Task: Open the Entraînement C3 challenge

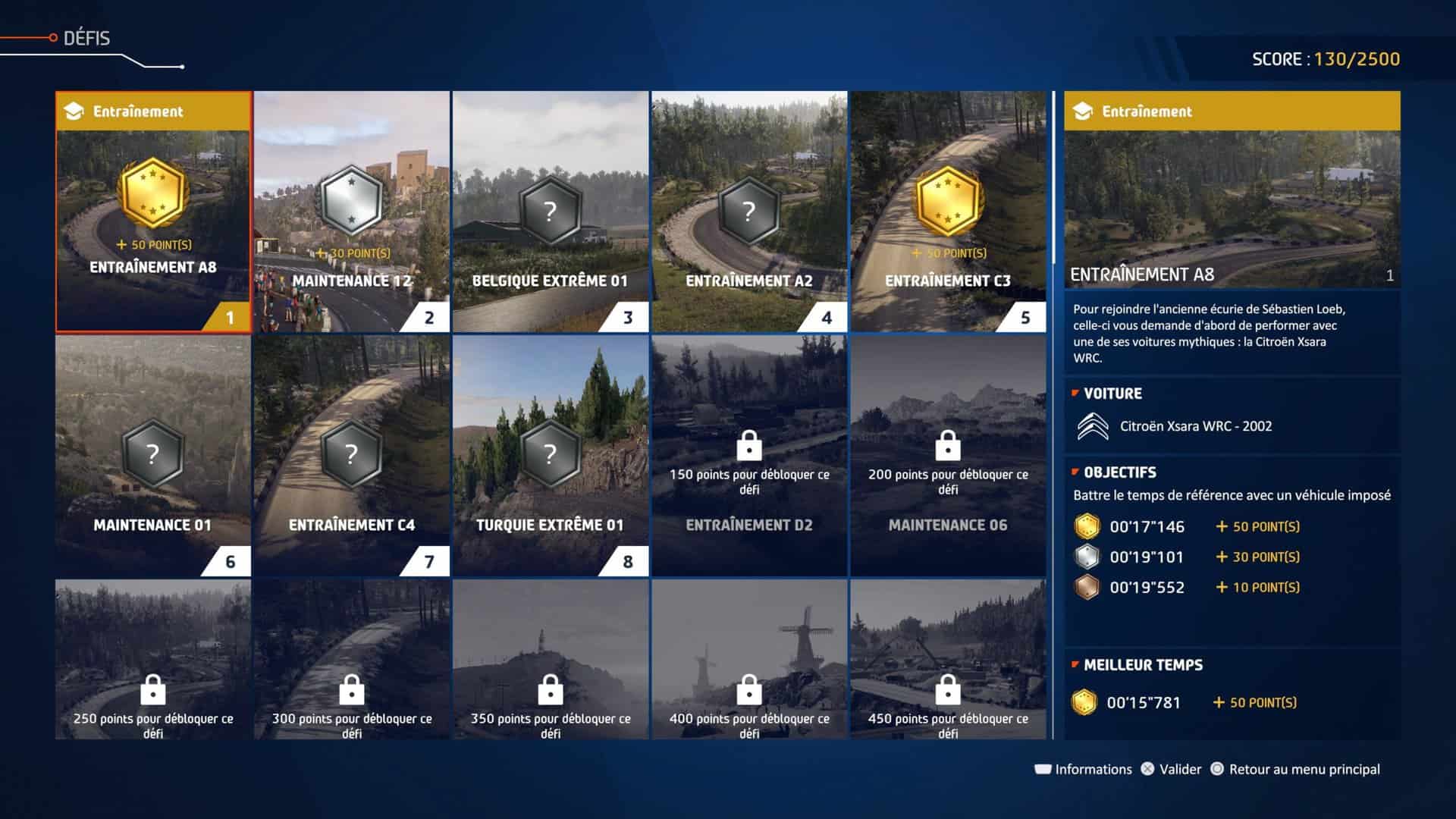Action: pos(948,212)
